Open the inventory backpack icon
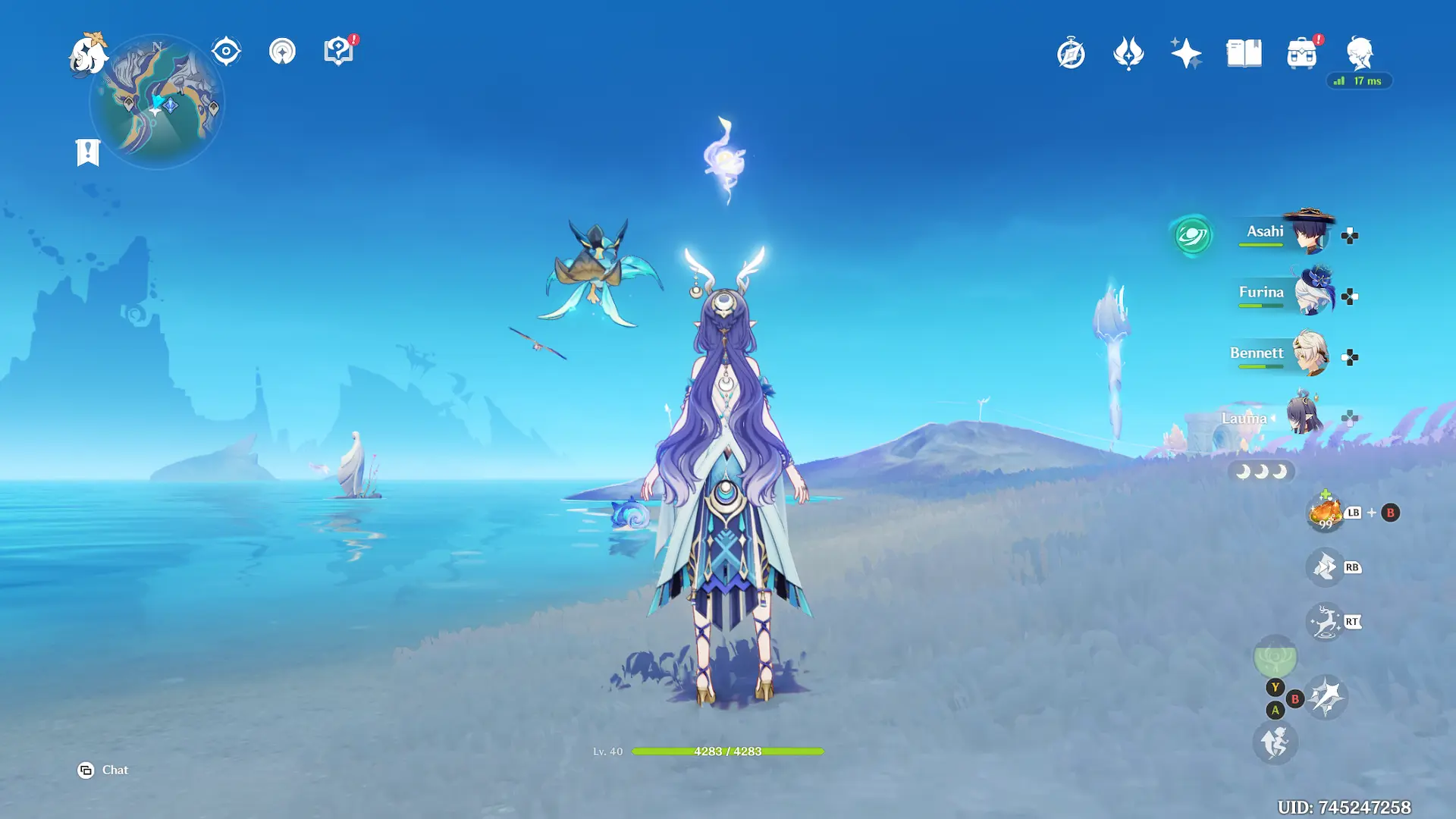 1301,54
